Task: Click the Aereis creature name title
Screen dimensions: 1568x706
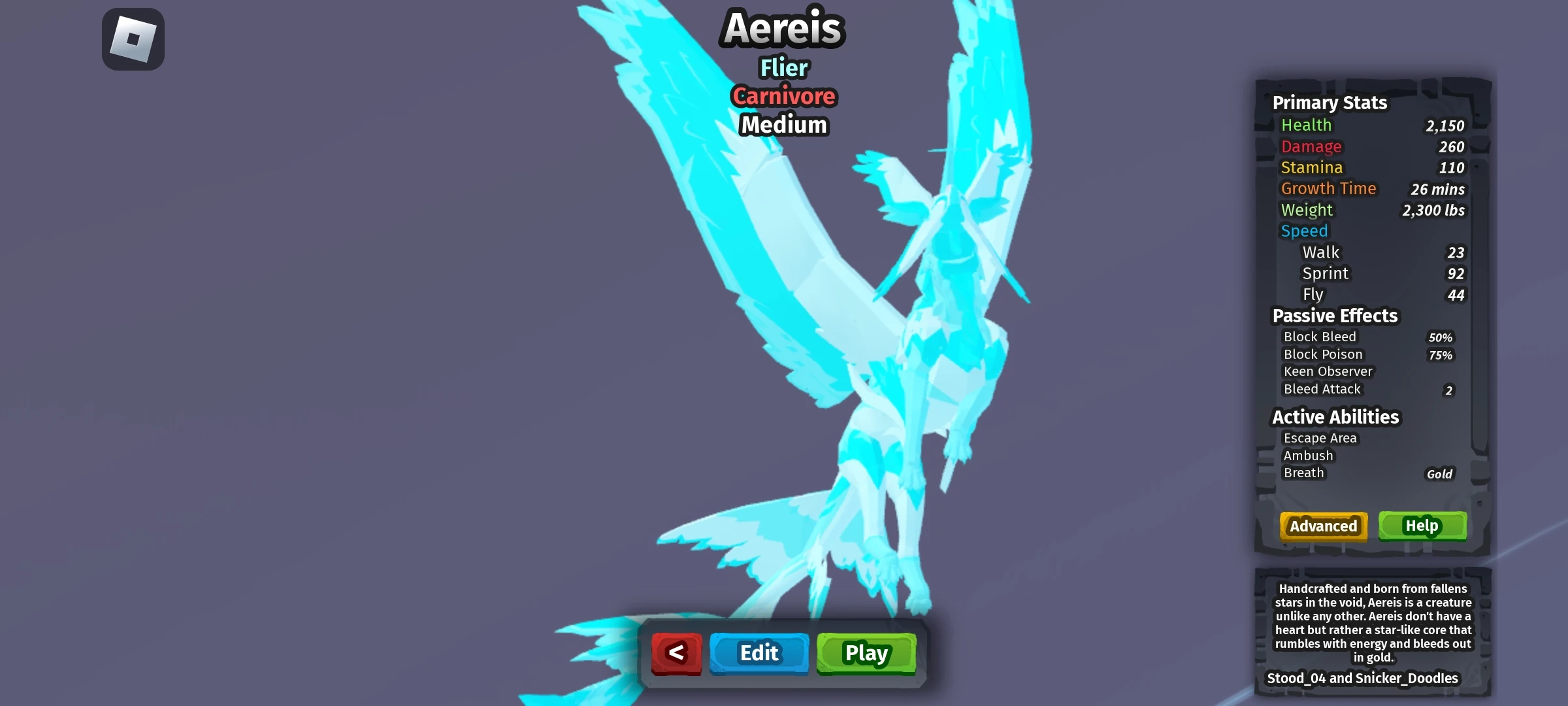Action: point(783,27)
